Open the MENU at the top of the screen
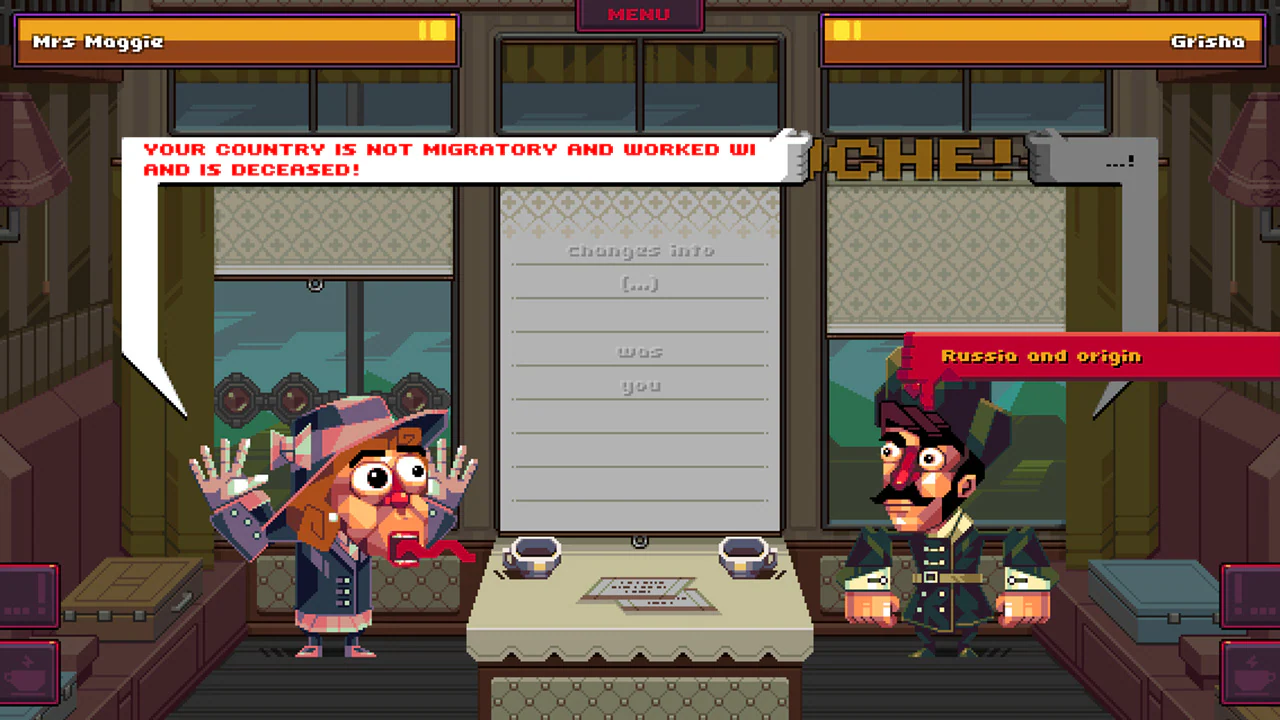1280x720 pixels. pos(639,14)
